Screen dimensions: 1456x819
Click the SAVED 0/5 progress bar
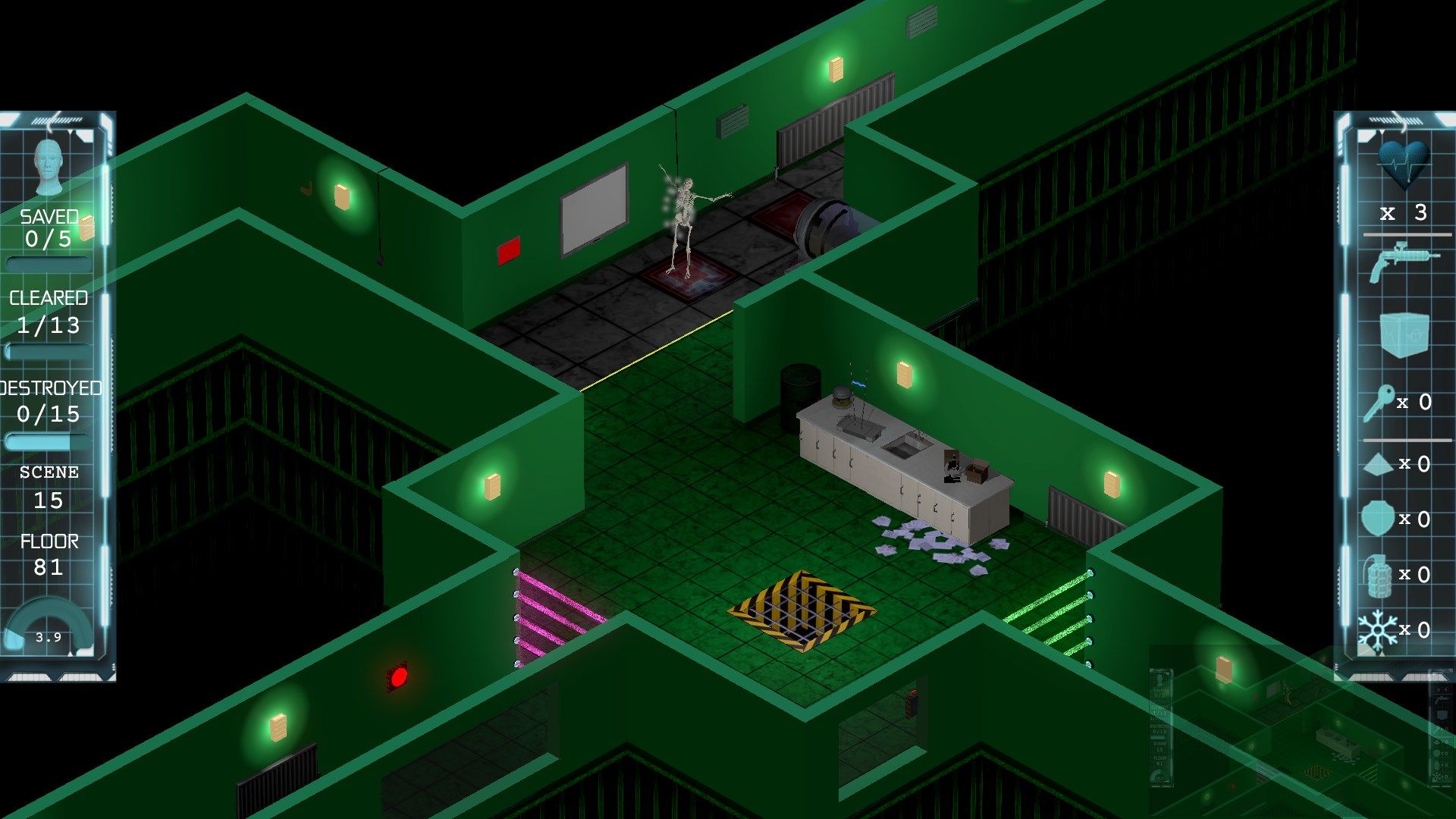pyautogui.click(x=48, y=262)
